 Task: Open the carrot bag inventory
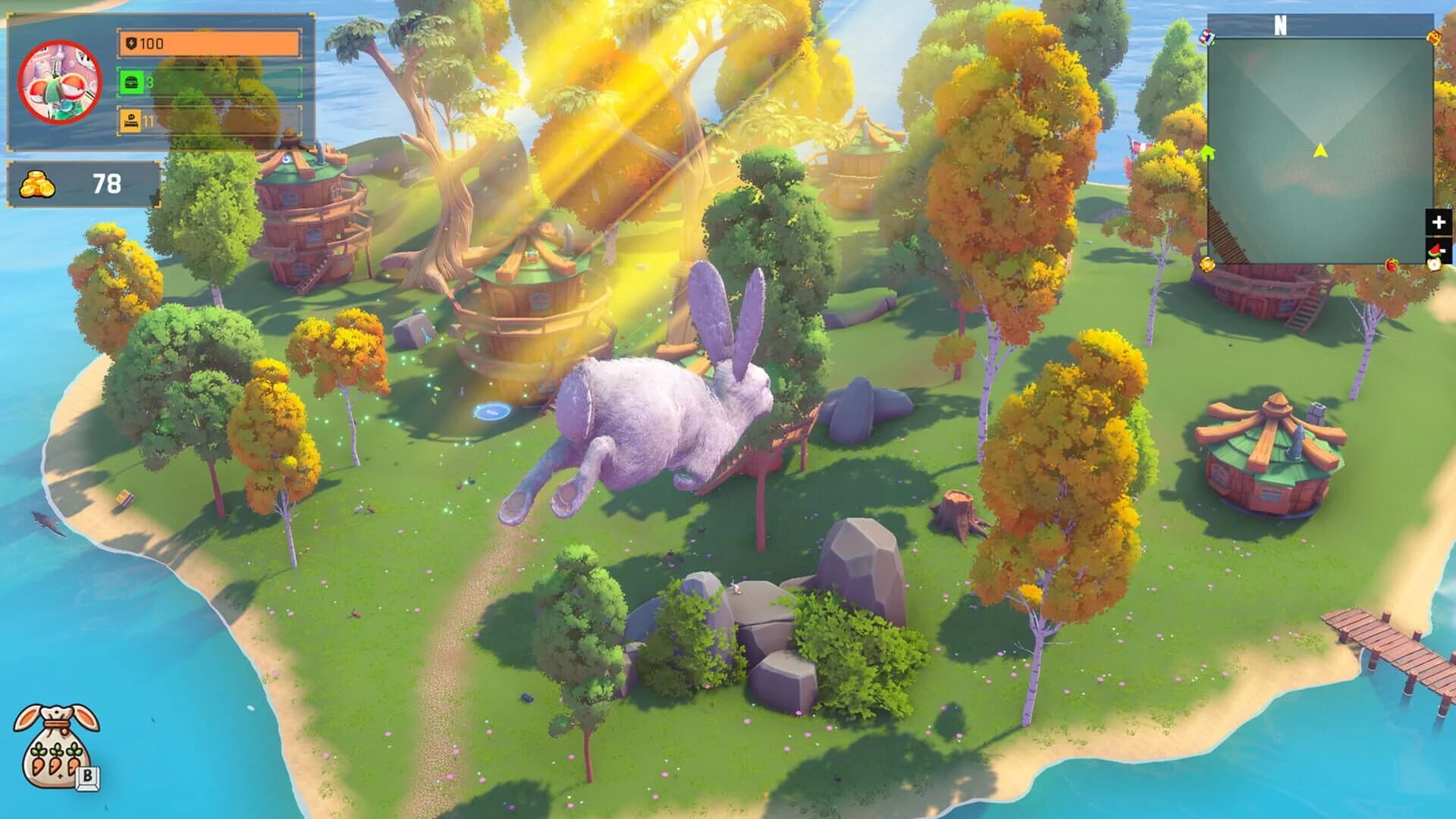[55, 747]
